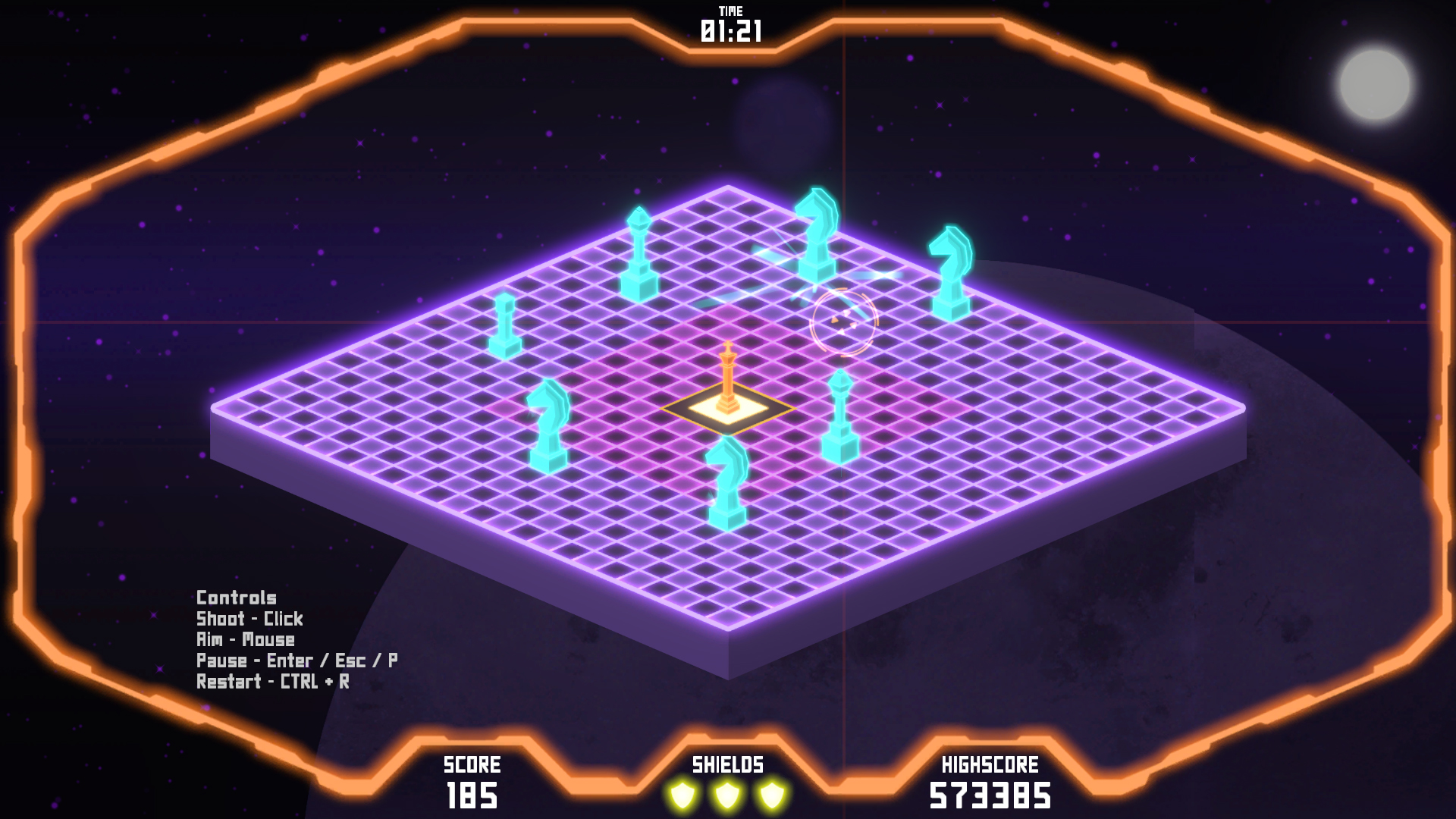Click the bishop piece on the upper-left board edge
This screenshot has width=1456, height=819.
[639, 250]
